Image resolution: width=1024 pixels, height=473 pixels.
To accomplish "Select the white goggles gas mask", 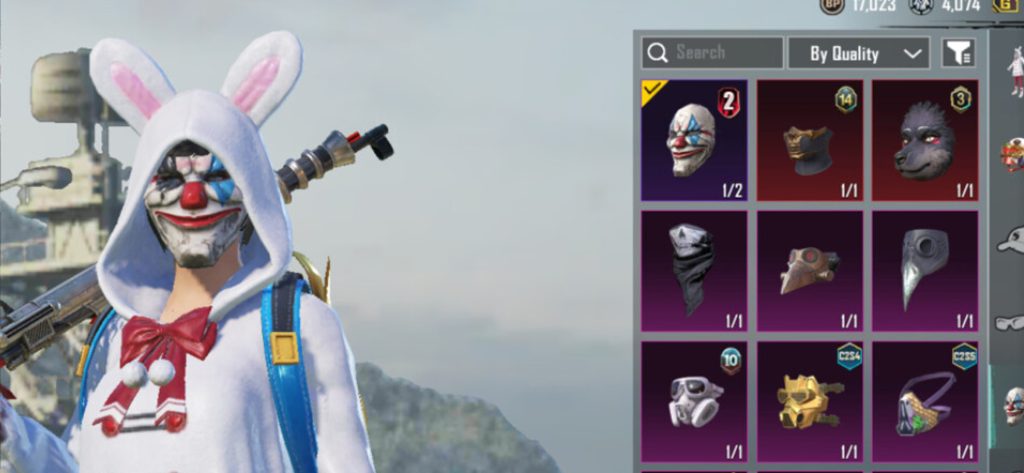I will click(x=693, y=401).
